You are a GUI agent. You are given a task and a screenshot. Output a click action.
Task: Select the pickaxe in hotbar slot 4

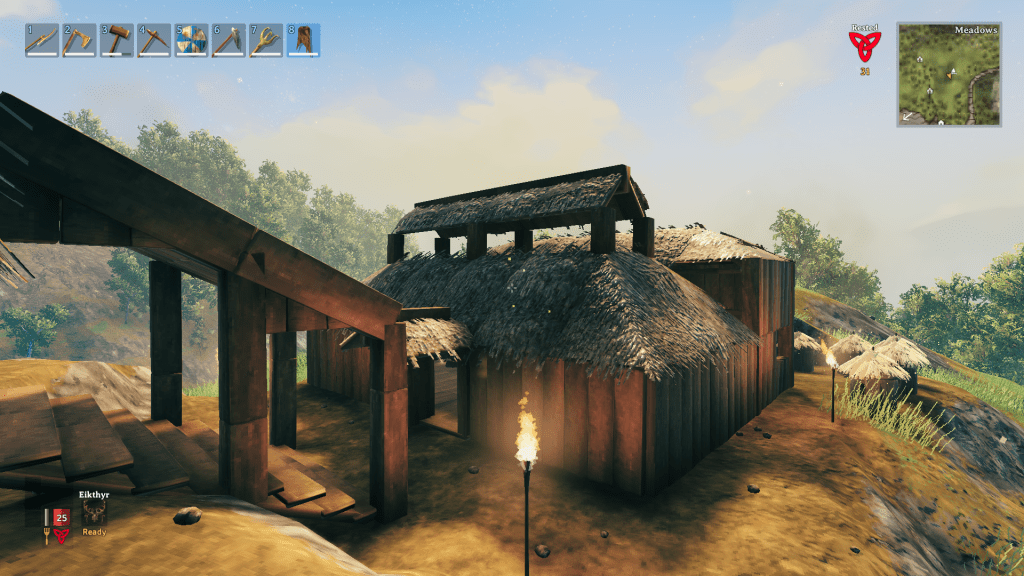point(154,40)
